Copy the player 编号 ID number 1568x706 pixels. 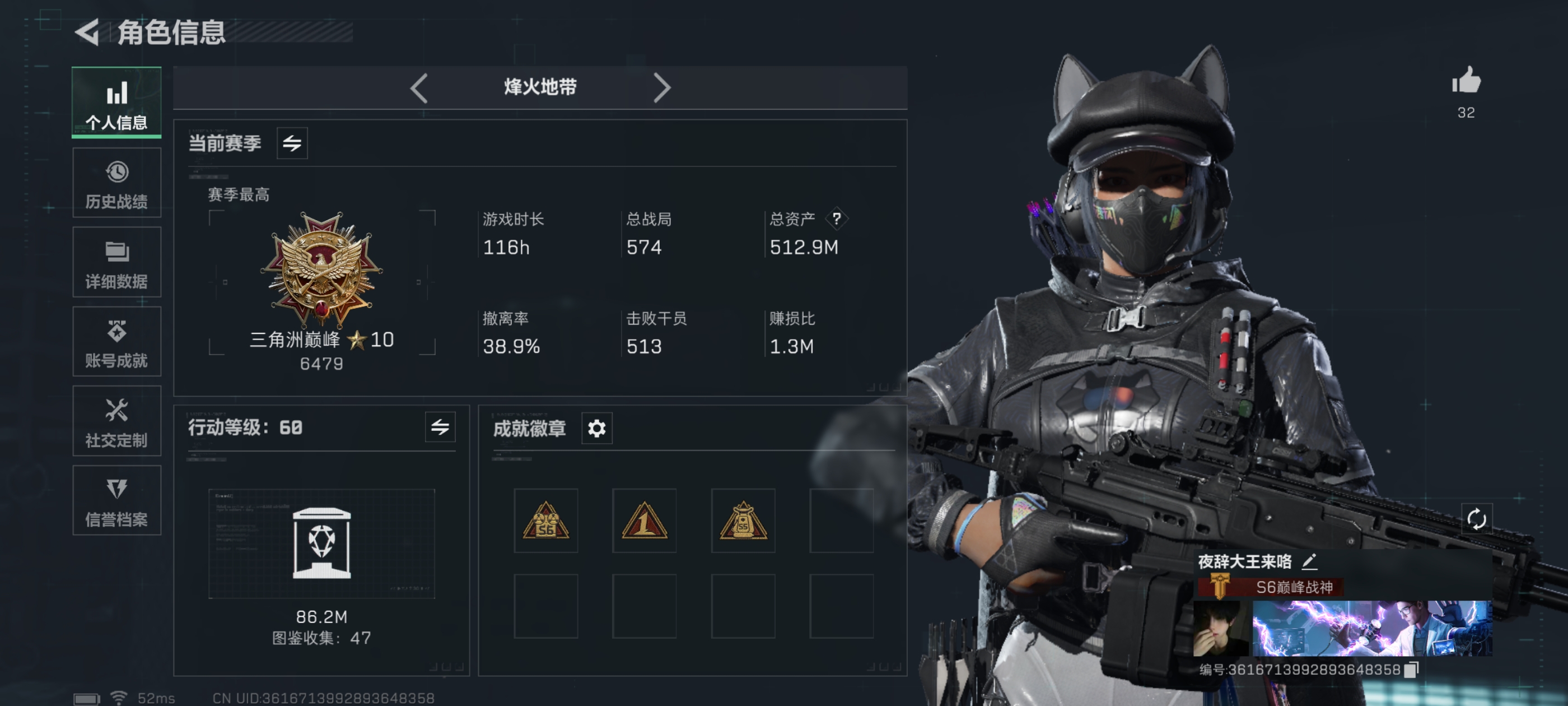(1411, 670)
